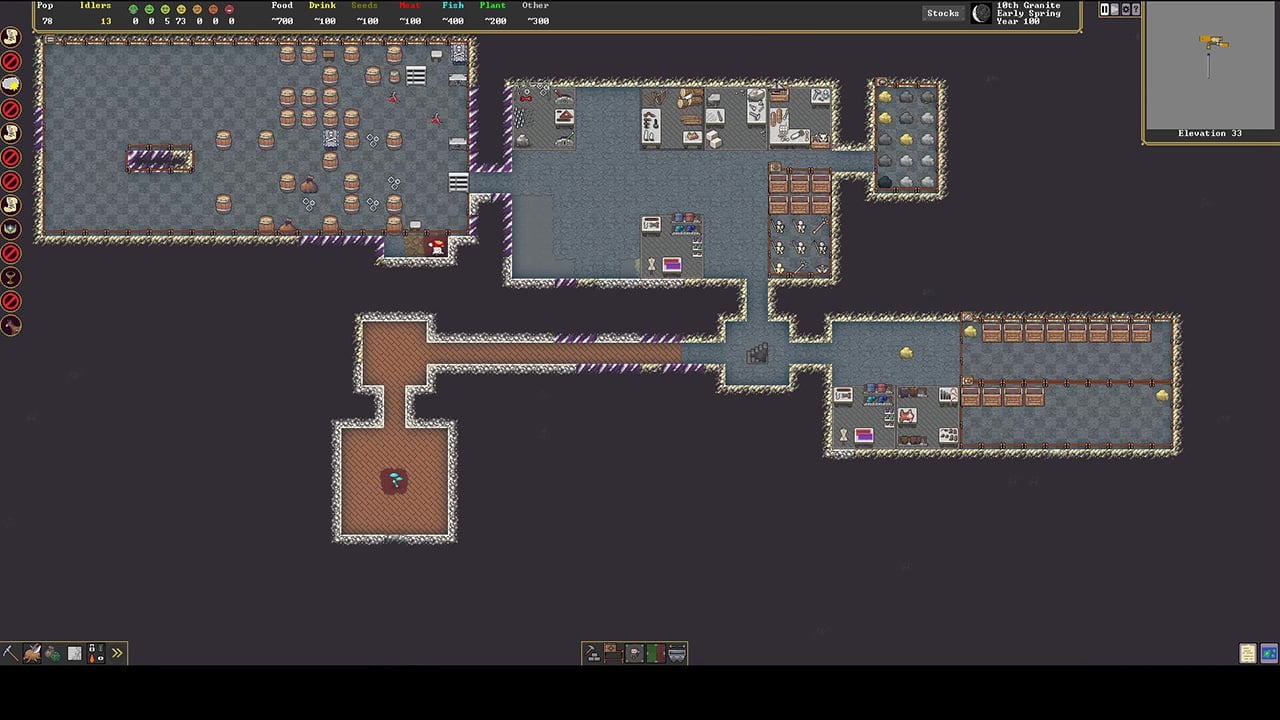The height and width of the screenshot is (720, 1280).
Task: Pause the game with the pause button
Action: (x=1104, y=9)
